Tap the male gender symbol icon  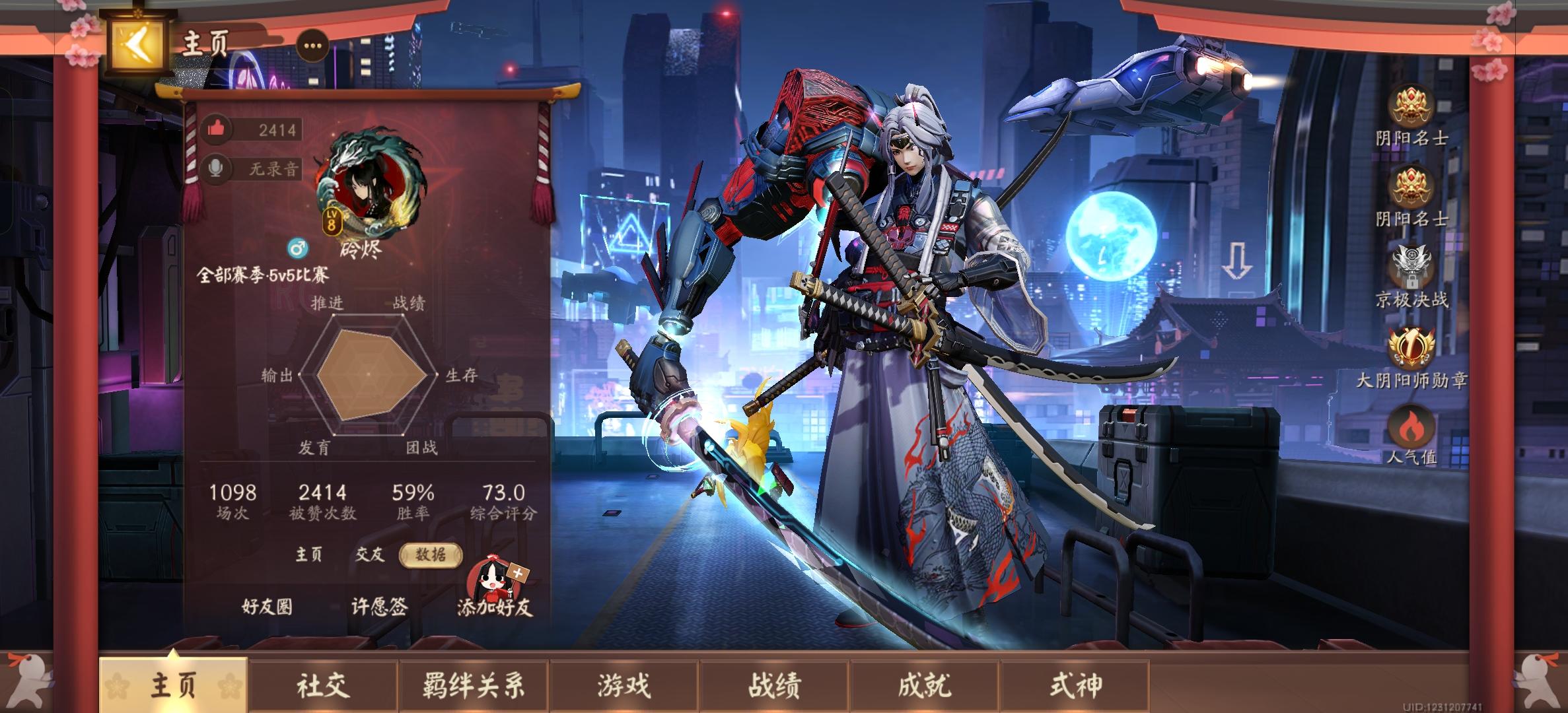click(x=300, y=250)
